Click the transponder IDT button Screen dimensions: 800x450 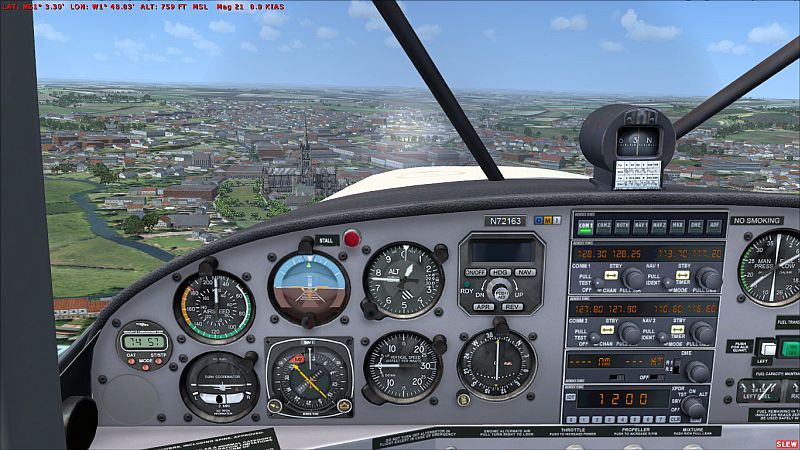(570, 397)
